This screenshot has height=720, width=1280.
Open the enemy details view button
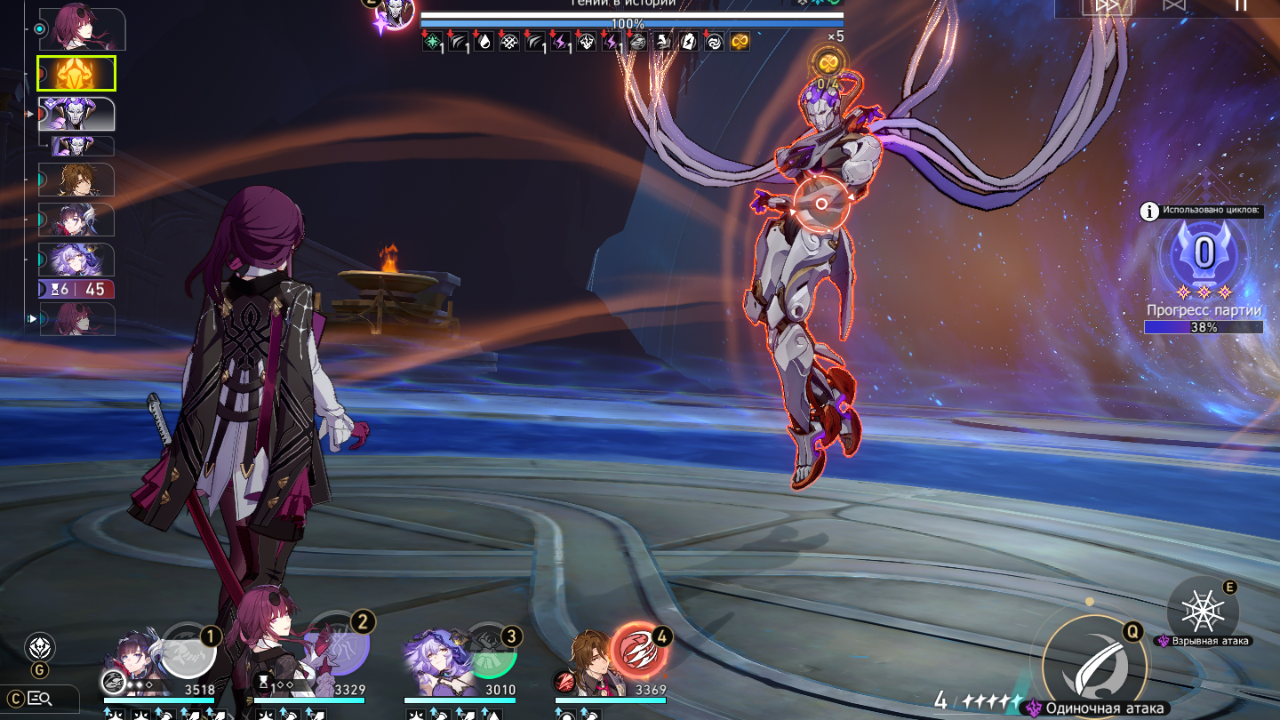click(40, 698)
